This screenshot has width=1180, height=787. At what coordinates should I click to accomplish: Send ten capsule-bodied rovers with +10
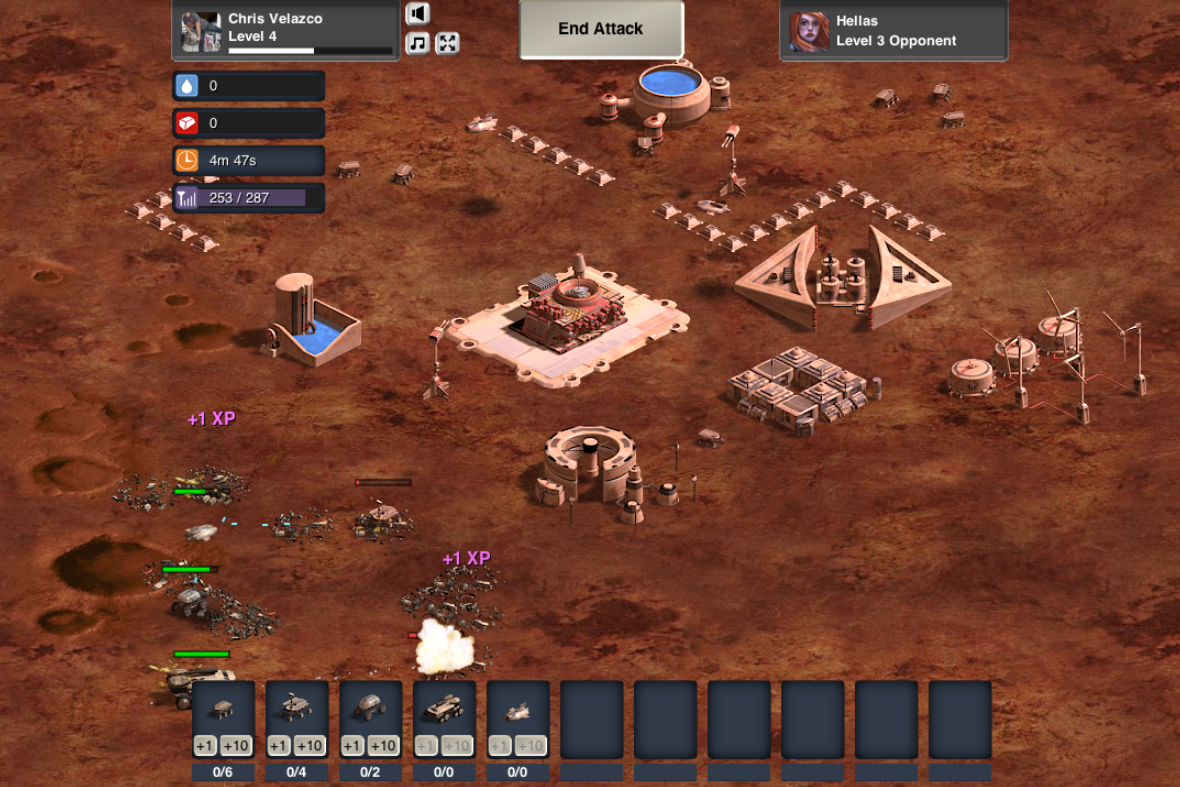384,746
